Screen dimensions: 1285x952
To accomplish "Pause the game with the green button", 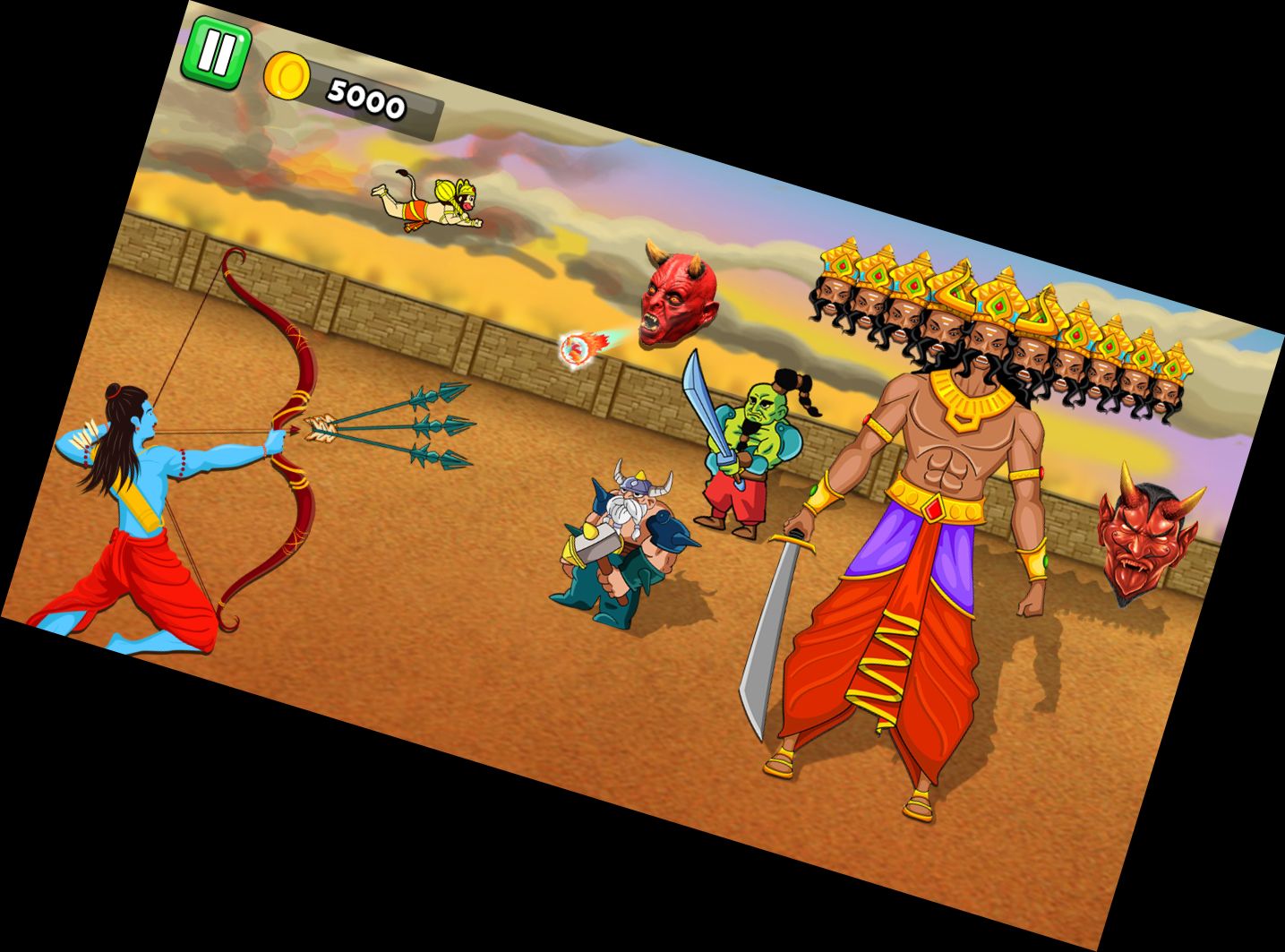I will (x=215, y=53).
